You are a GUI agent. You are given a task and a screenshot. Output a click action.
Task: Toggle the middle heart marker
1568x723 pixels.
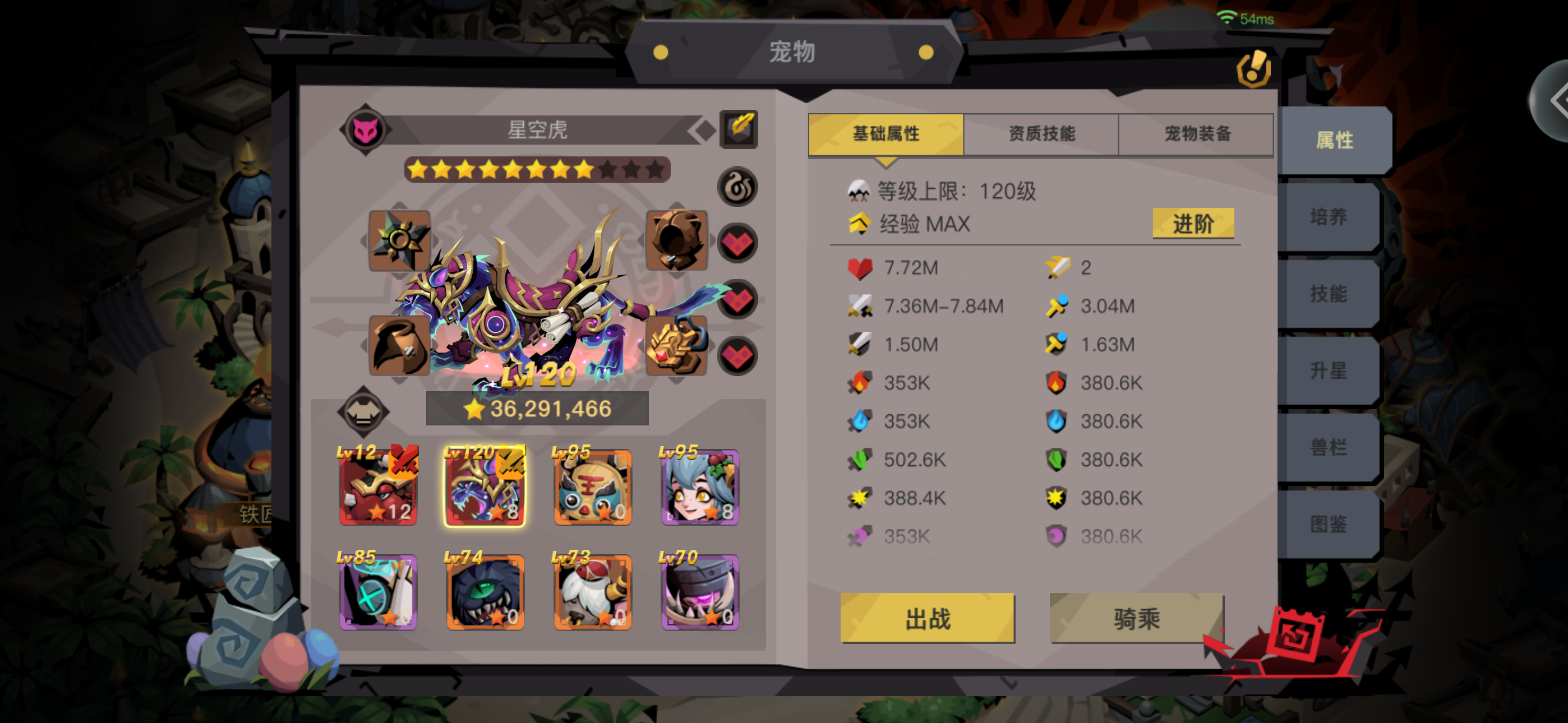(738, 299)
